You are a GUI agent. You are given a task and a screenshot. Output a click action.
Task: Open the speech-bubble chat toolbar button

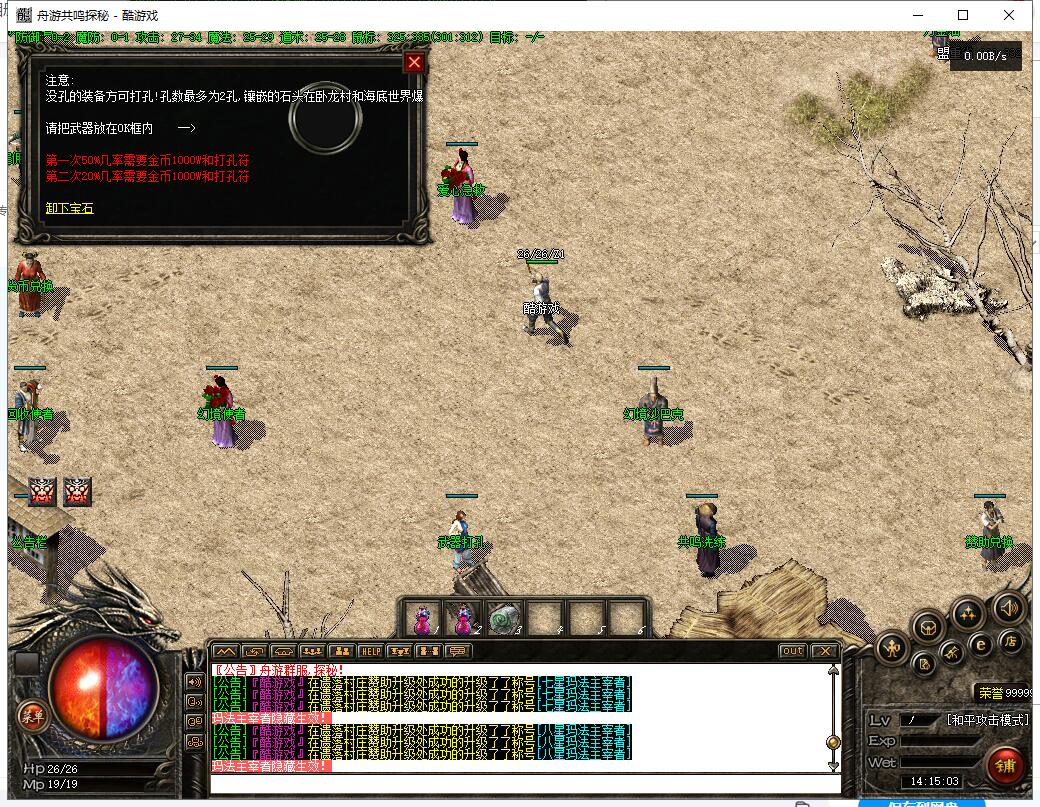click(458, 651)
